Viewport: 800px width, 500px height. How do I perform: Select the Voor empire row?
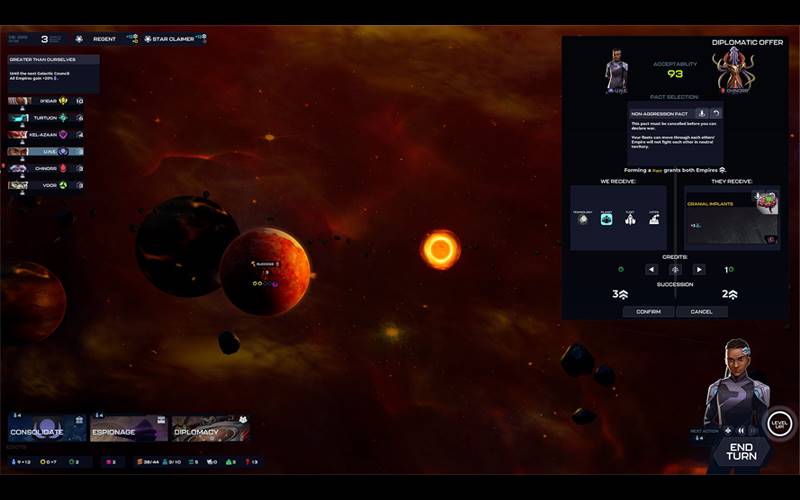pyautogui.click(x=45, y=185)
